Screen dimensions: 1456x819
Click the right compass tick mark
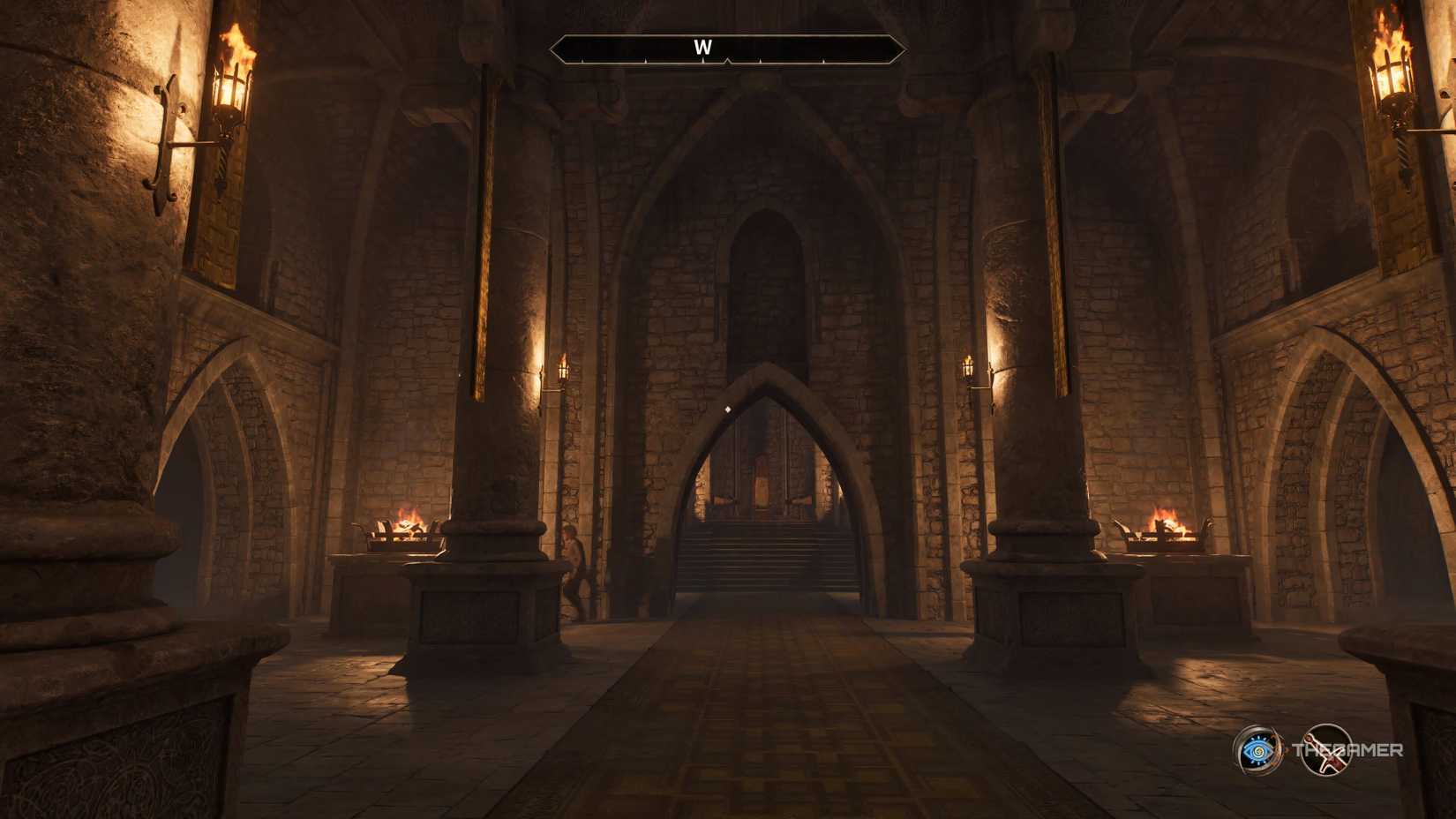tap(761, 60)
